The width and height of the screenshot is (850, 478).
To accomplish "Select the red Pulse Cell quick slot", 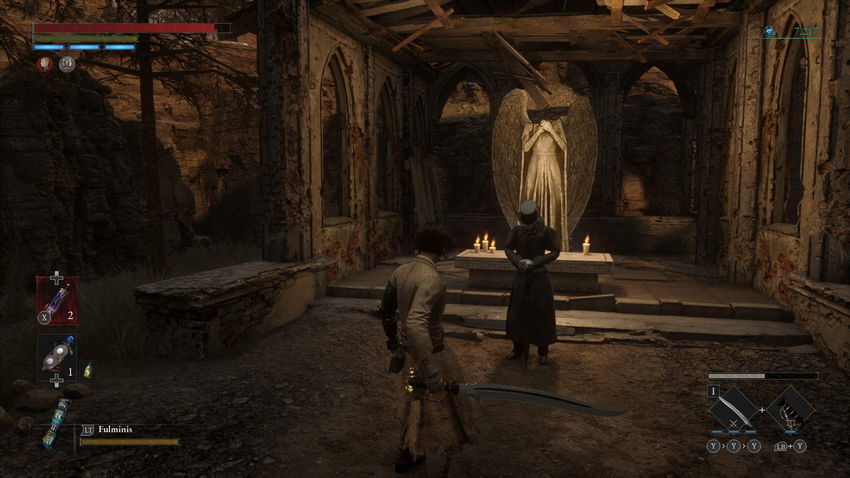I will pyautogui.click(x=55, y=299).
